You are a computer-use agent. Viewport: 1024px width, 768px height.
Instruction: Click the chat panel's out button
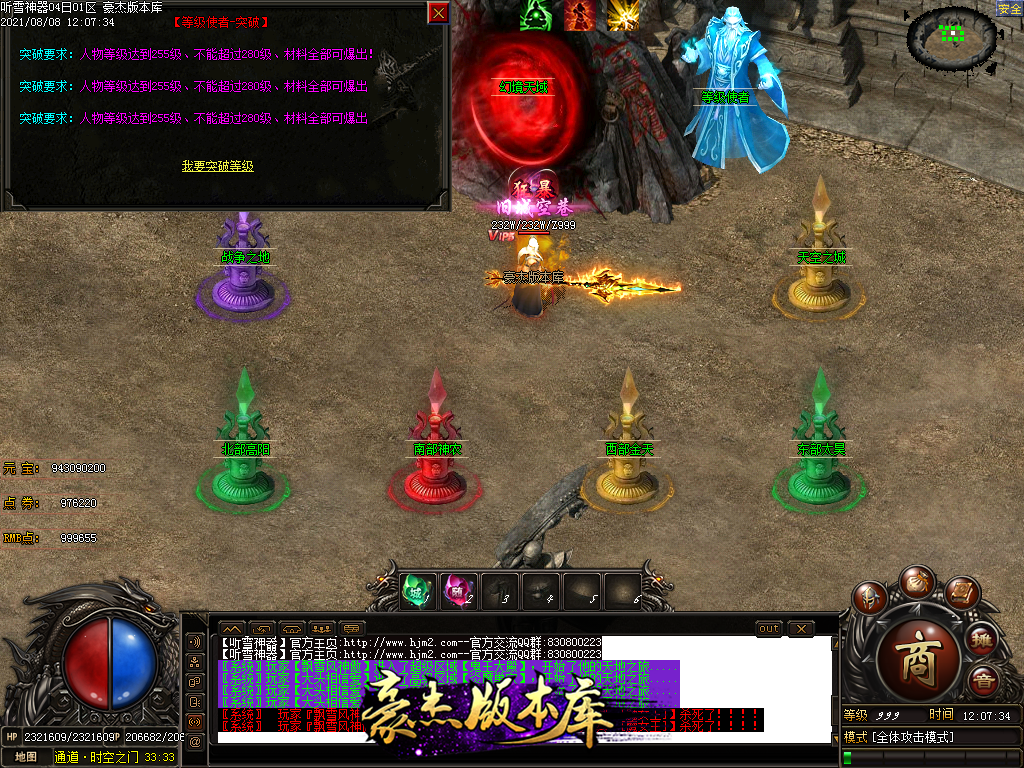(768, 628)
